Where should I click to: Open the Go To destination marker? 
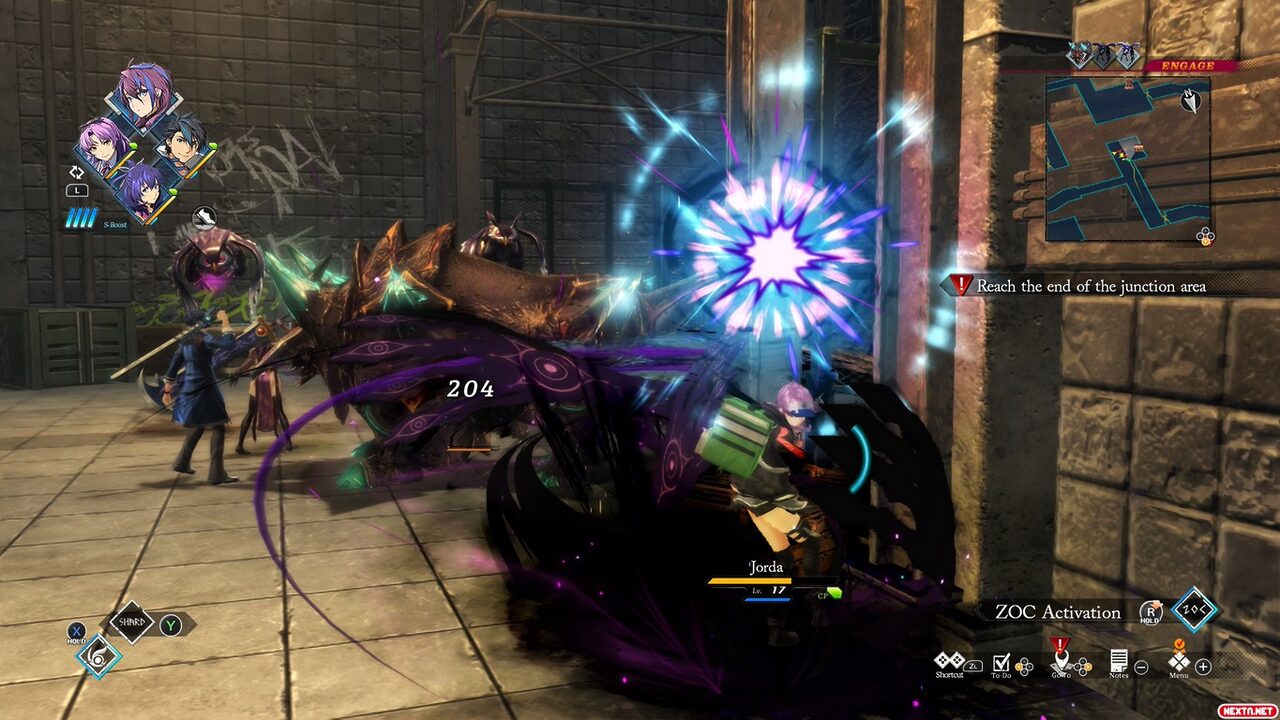pos(1061,660)
